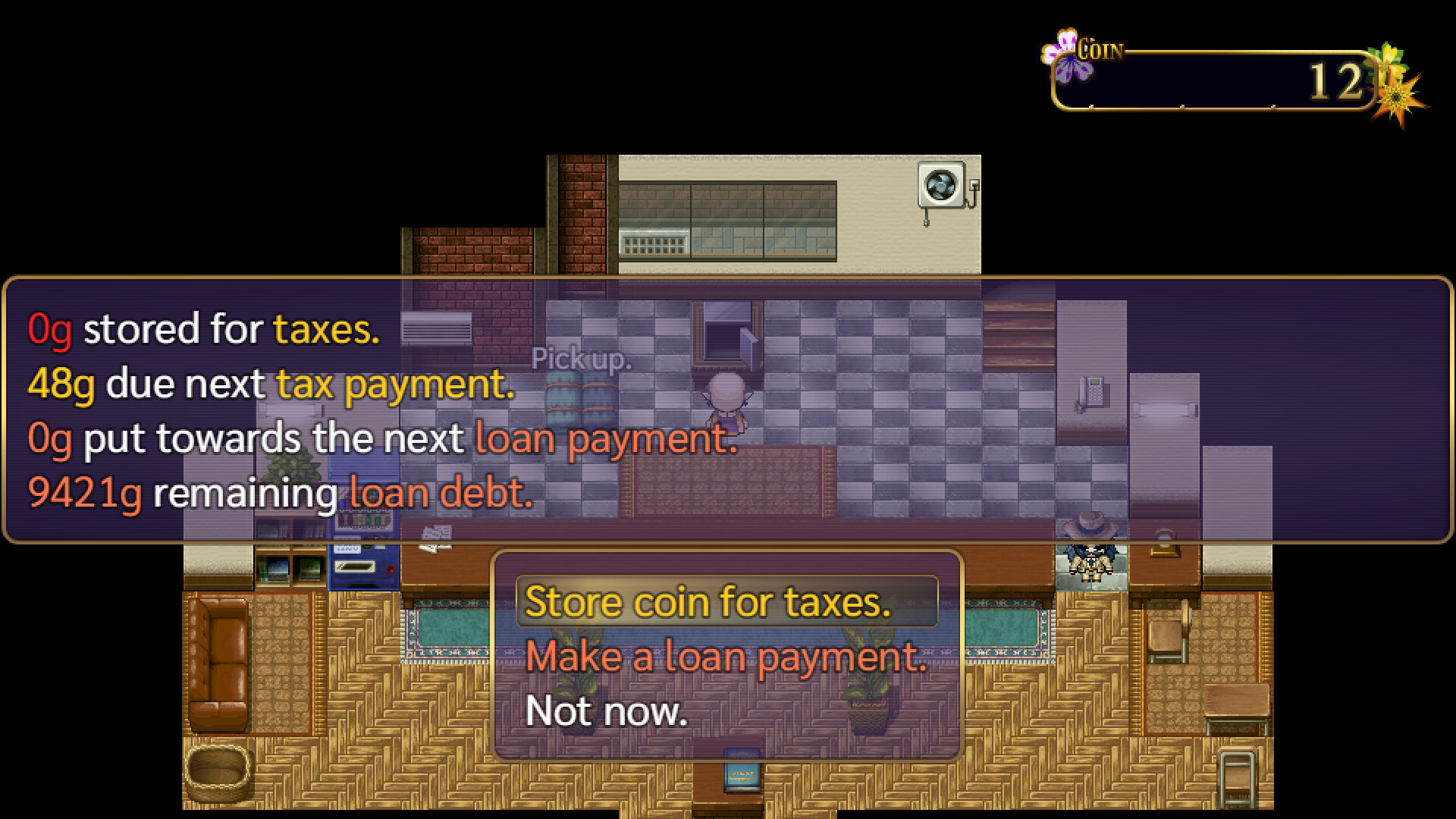The width and height of the screenshot is (1456, 819).
Task: Select the Not now option
Action: tap(607, 711)
